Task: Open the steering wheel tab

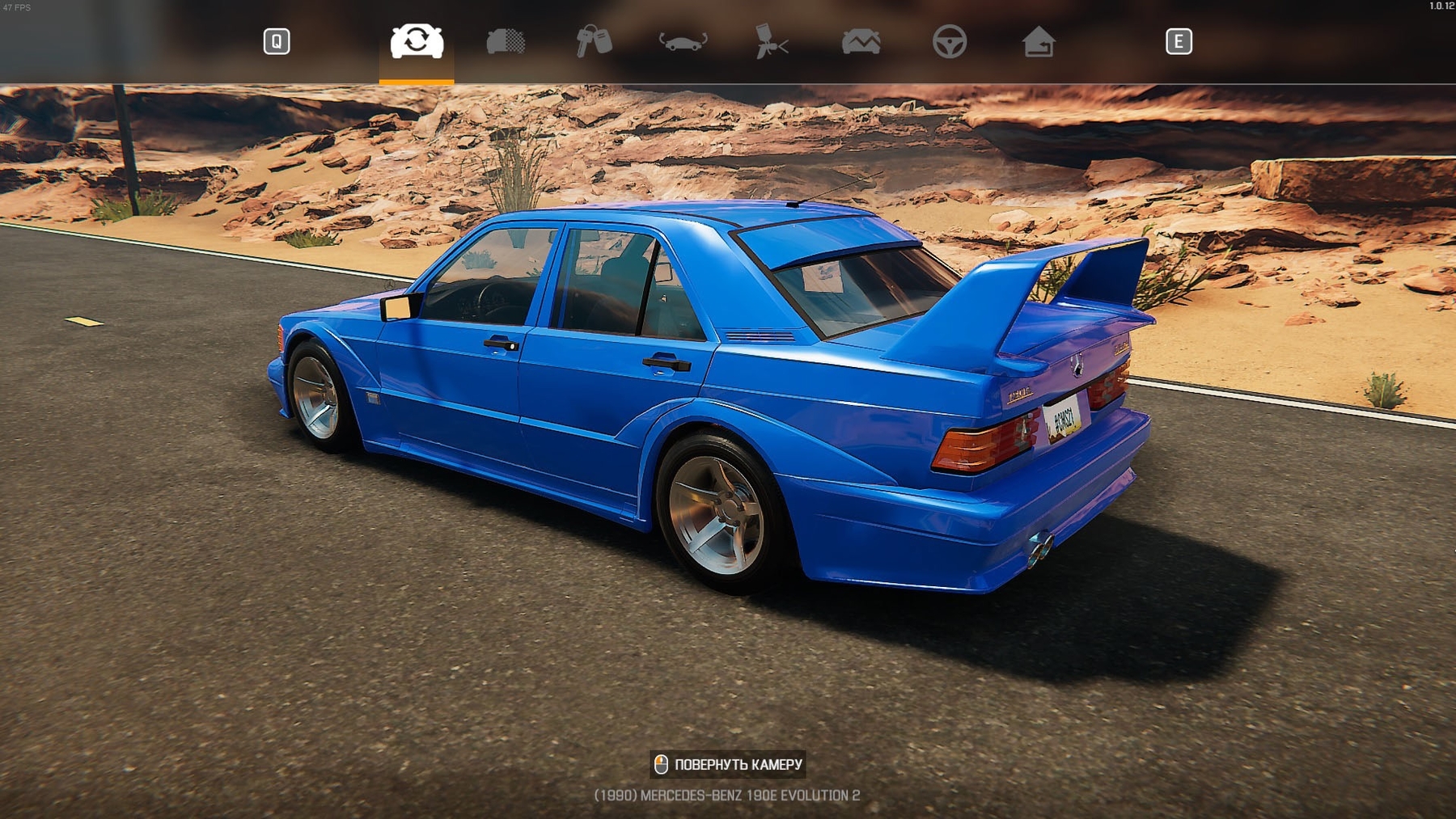Action: pos(949,41)
